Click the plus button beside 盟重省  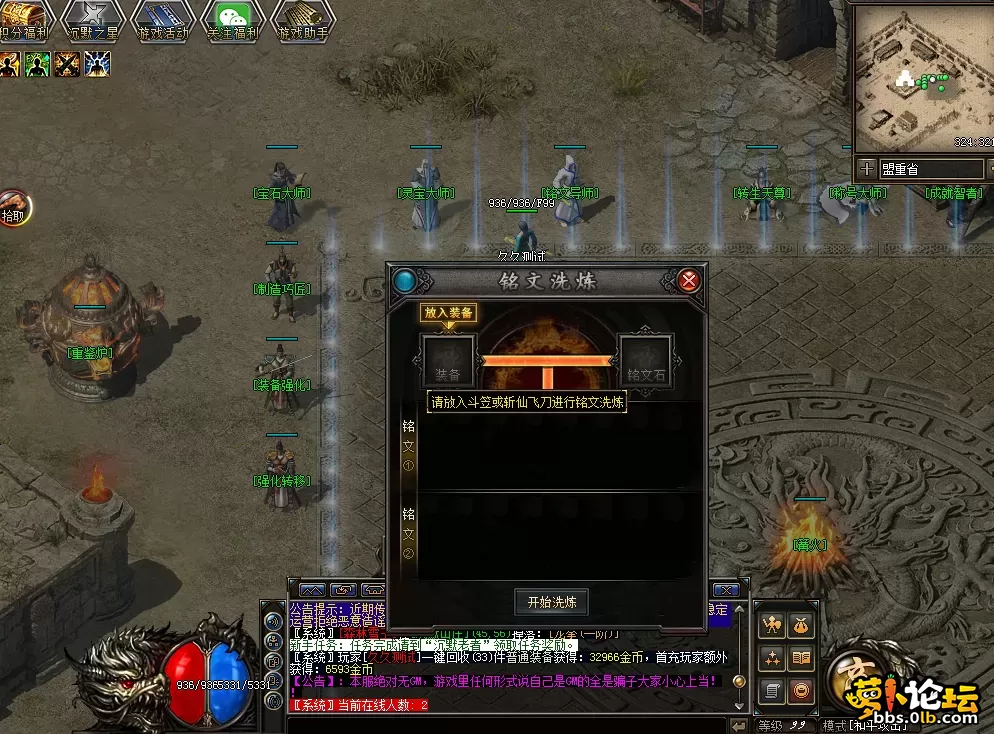(866, 169)
